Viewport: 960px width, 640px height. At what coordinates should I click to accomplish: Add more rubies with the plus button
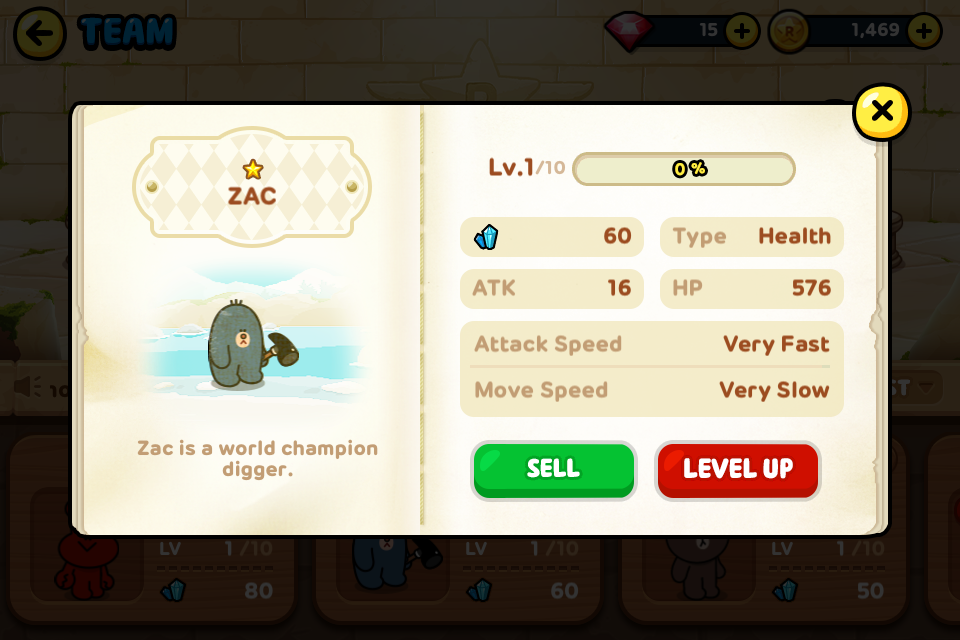click(x=741, y=31)
